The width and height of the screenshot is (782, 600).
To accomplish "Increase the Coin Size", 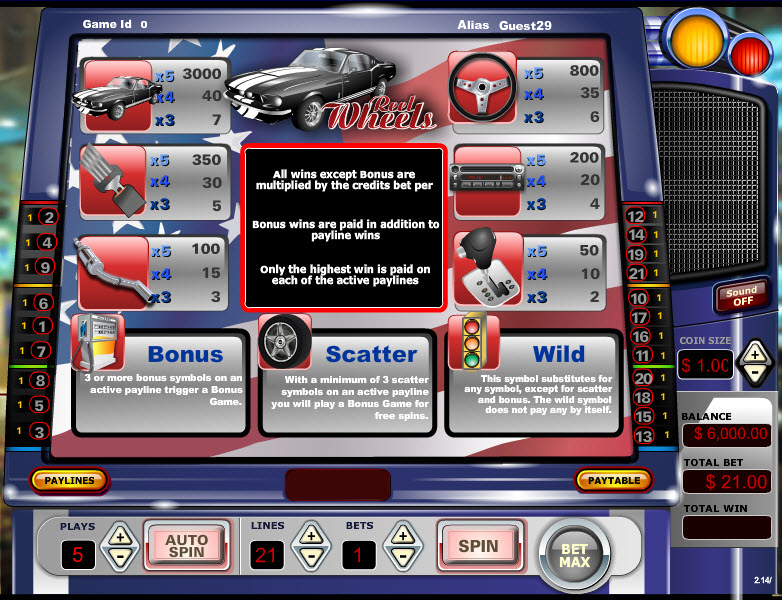I will coord(755,353).
